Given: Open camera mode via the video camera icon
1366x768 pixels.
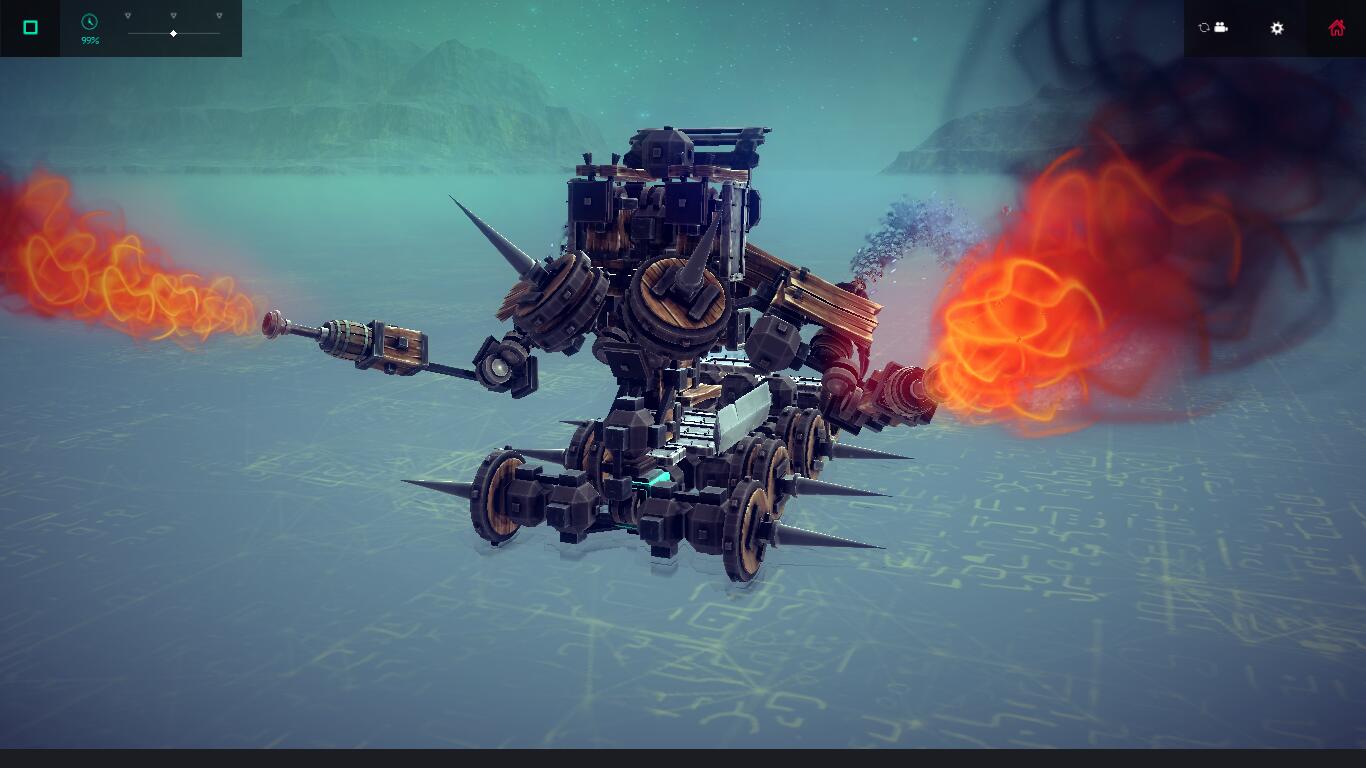Looking at the screenshot, I should coord(1221,28).
